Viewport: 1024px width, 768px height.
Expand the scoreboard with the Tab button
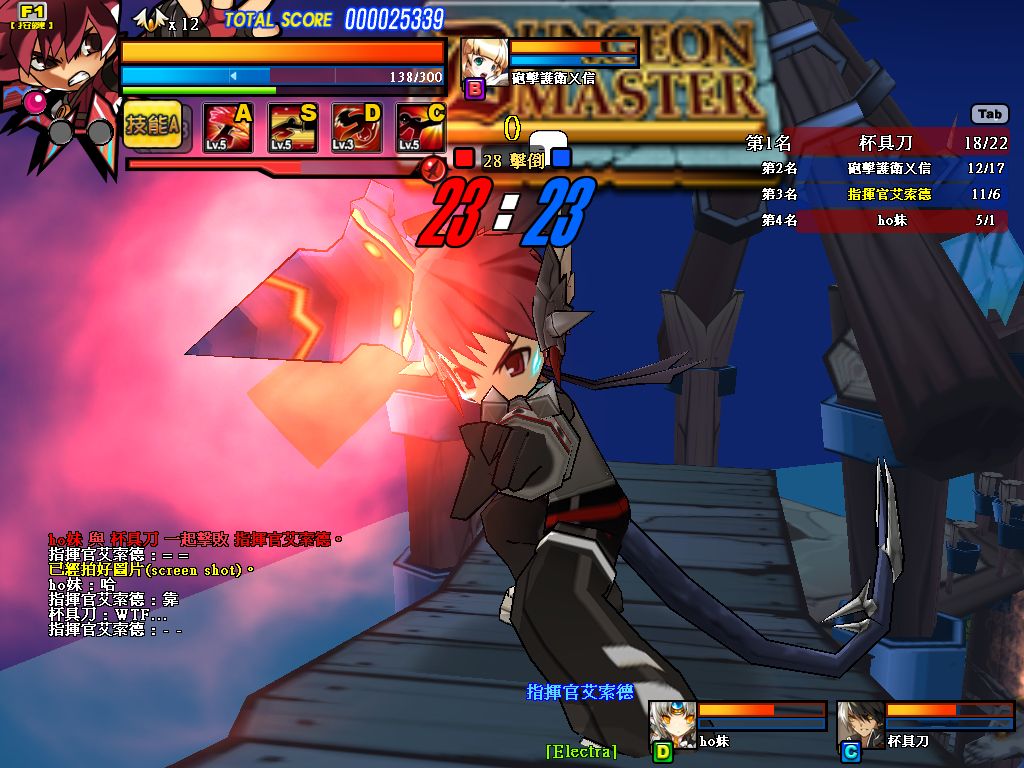tap(989, 114)
